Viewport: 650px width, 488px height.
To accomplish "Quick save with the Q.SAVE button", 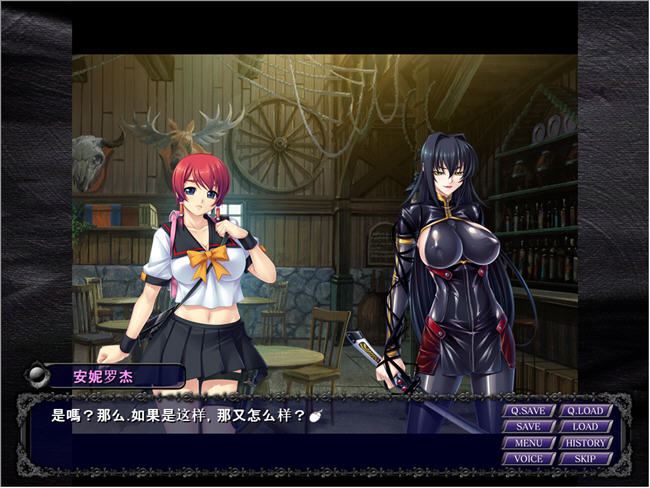I will point(528,410).
